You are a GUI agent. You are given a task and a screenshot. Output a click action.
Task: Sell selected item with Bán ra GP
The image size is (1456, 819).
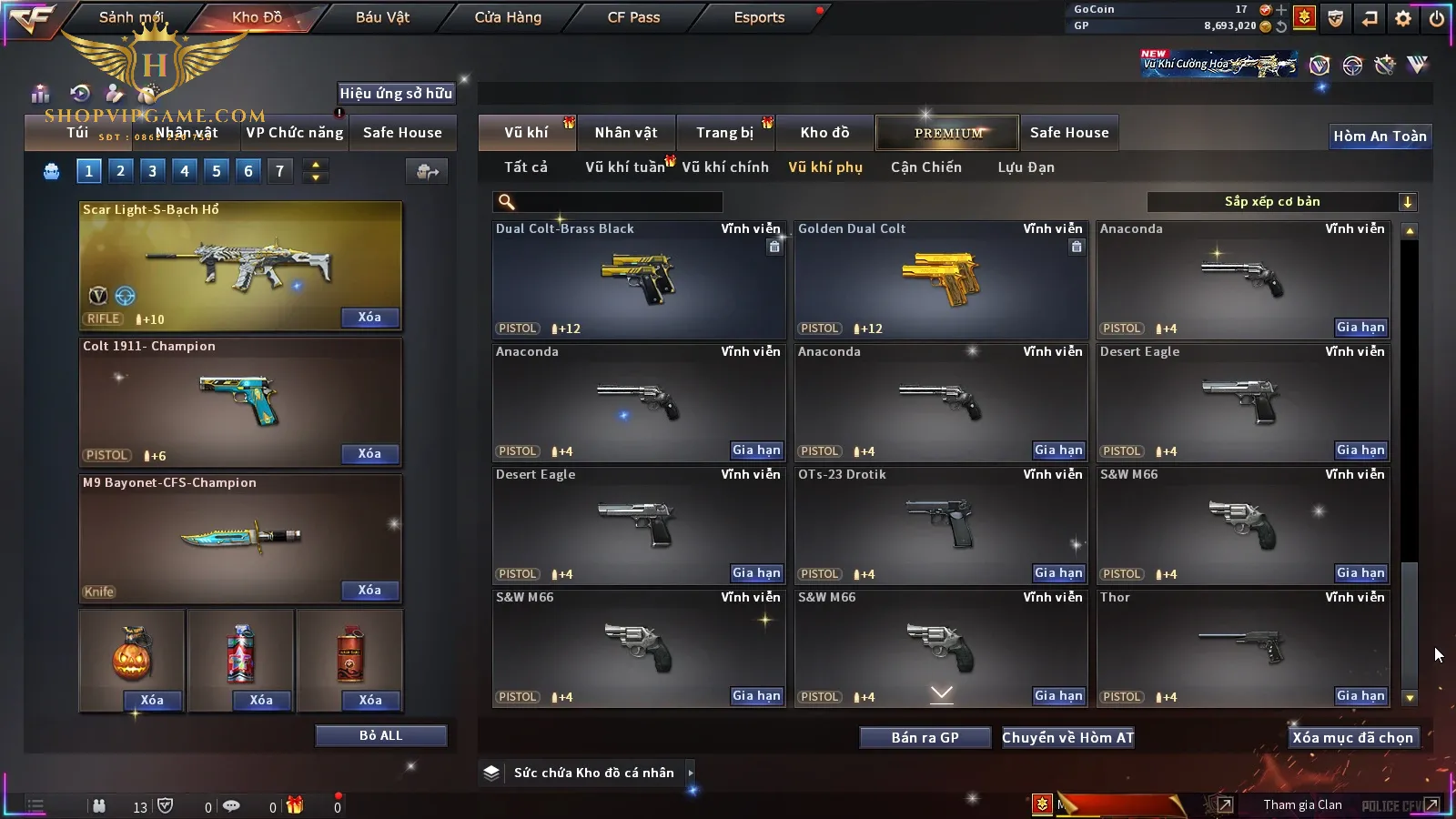(925, 738)
